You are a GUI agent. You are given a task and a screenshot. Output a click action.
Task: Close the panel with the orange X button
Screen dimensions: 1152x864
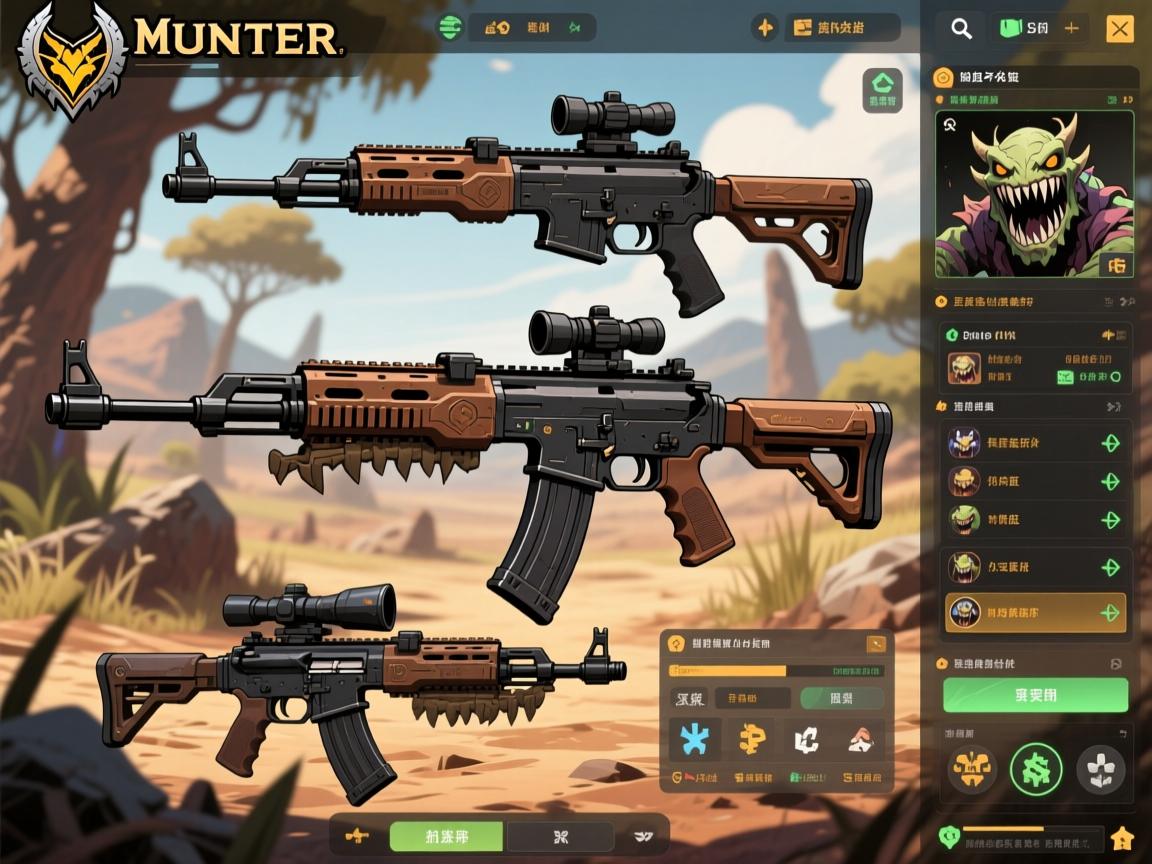(x=1120, y=29)
